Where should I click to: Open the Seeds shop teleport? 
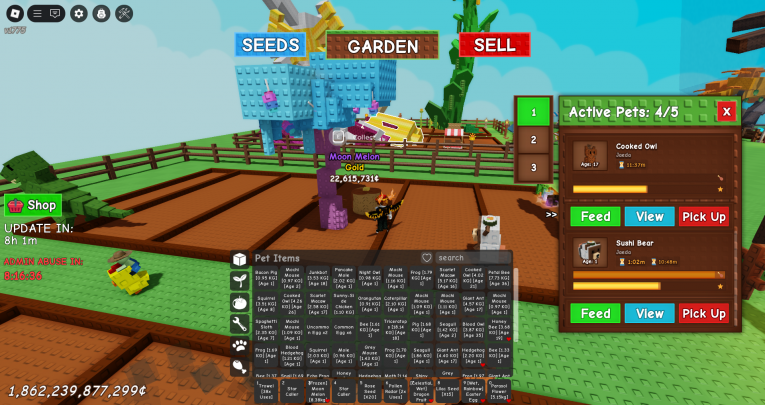click(270, 45)
